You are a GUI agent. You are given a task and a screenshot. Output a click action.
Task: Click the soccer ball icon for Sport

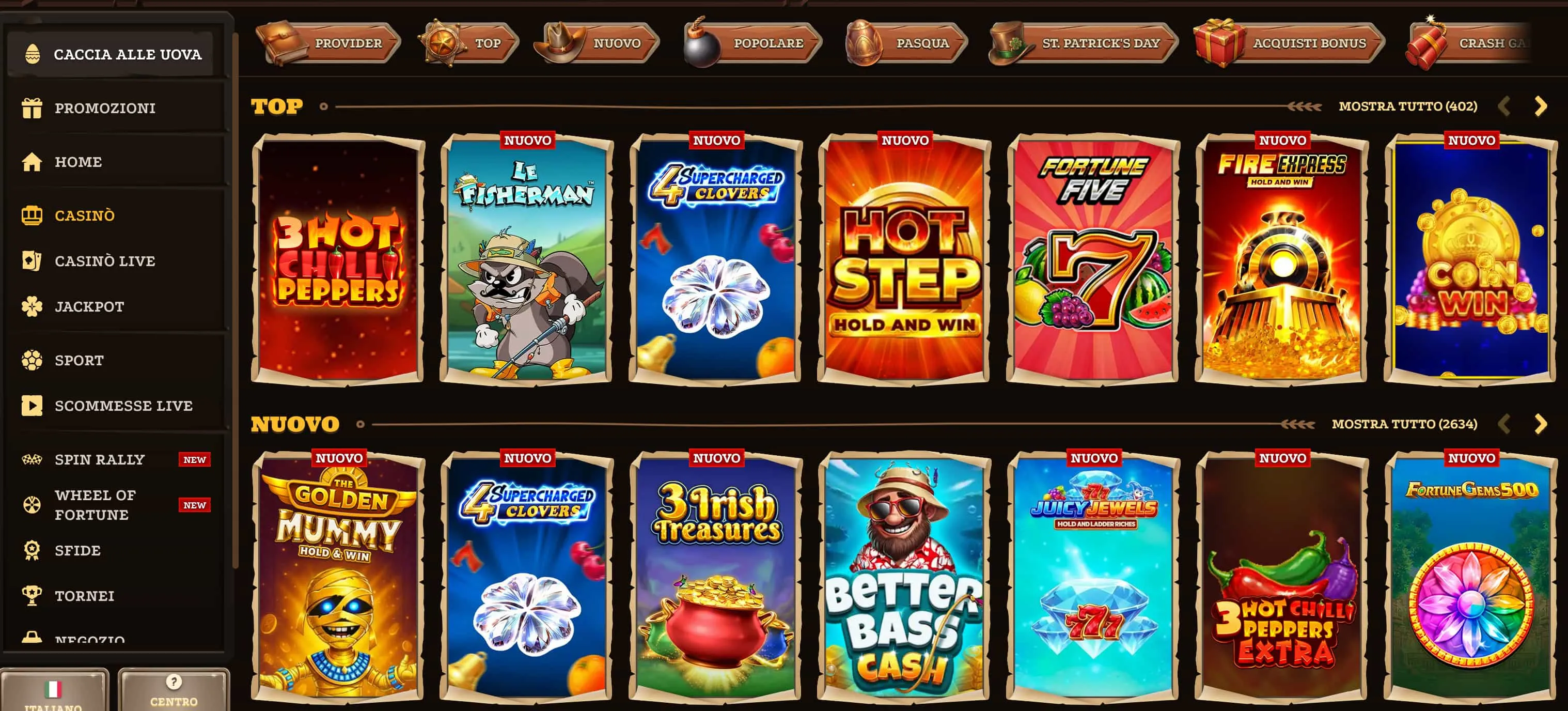(x=32, y=360)
